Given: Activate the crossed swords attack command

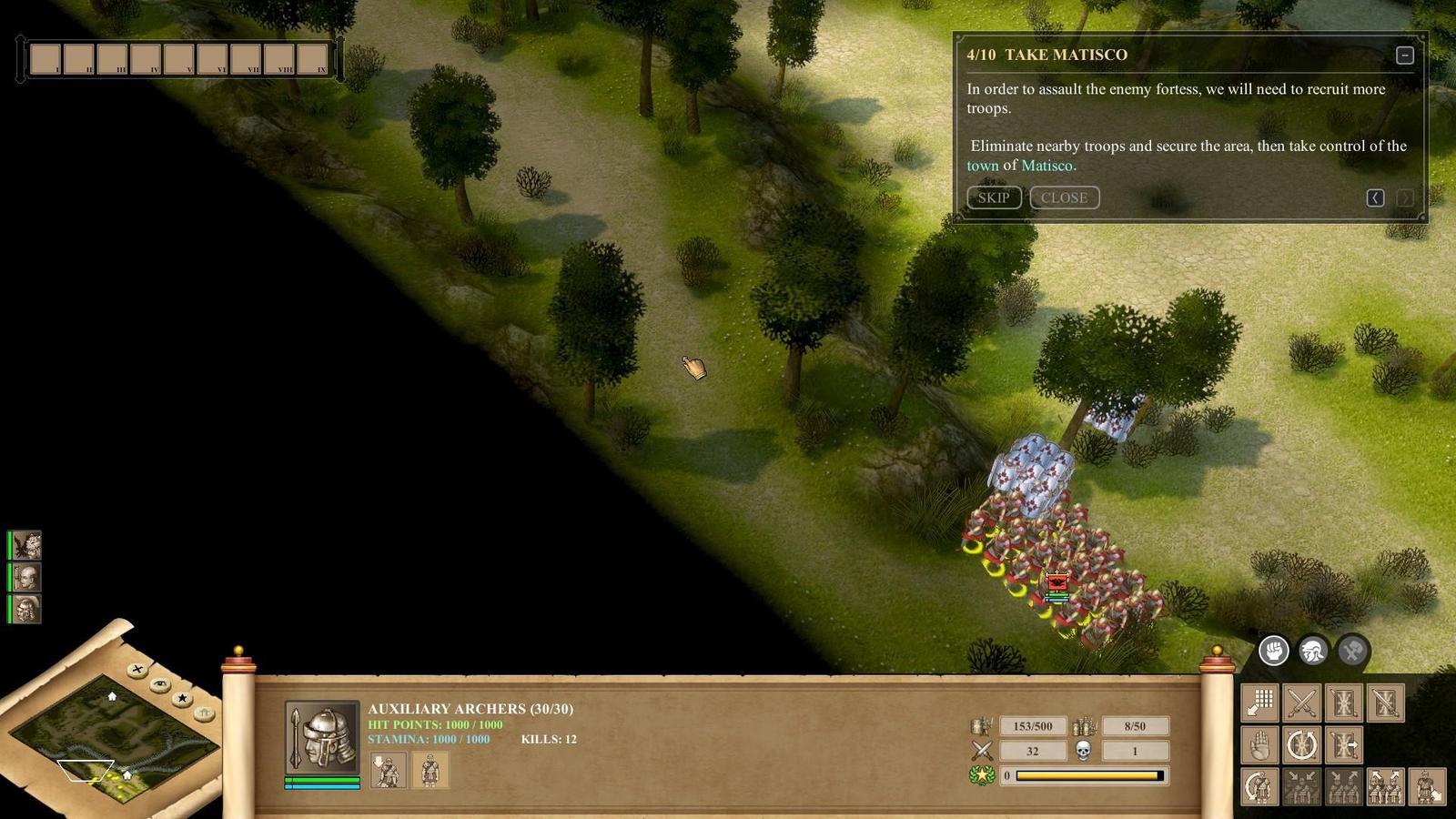Looking at the screenshot, I should pyautogui.click(x=1301, y=703).
